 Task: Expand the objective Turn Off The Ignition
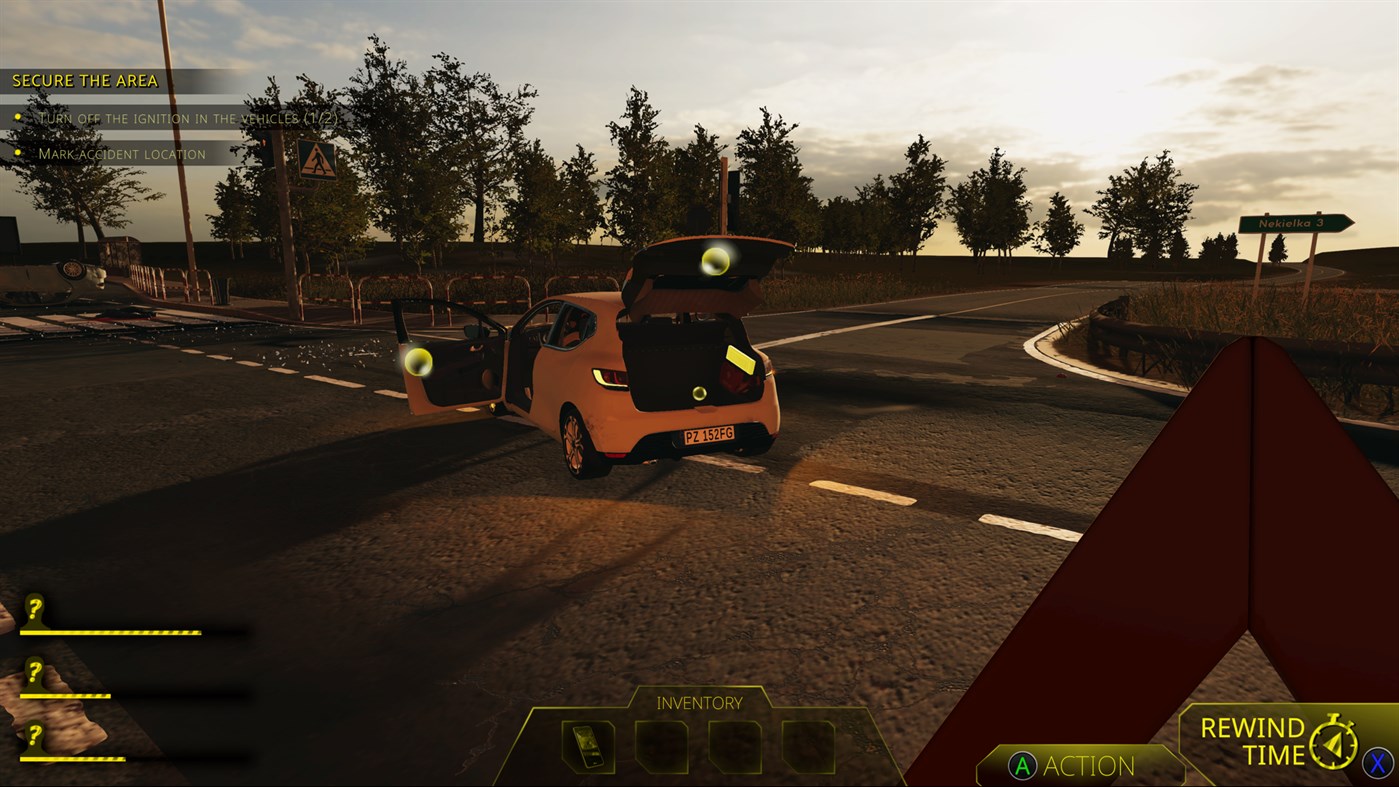[188, 117]
